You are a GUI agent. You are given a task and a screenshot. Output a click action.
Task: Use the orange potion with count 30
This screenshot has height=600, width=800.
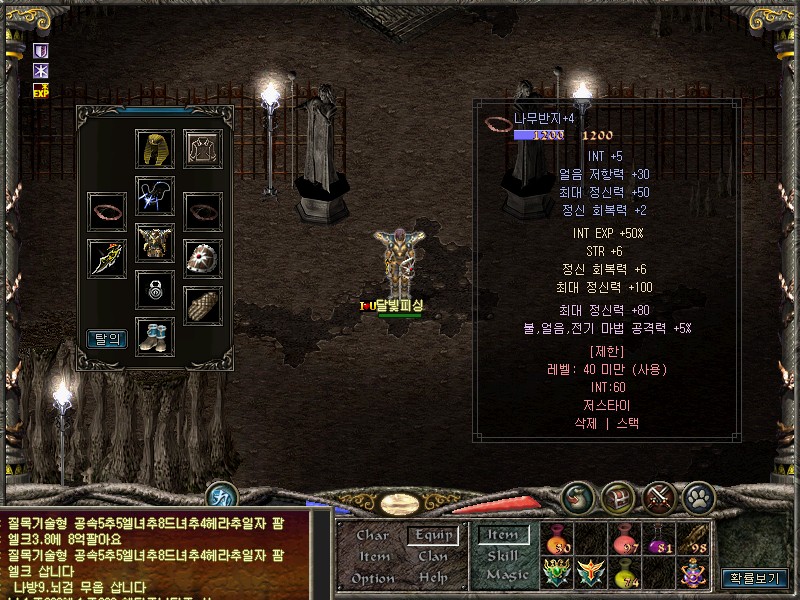[557, 540]
